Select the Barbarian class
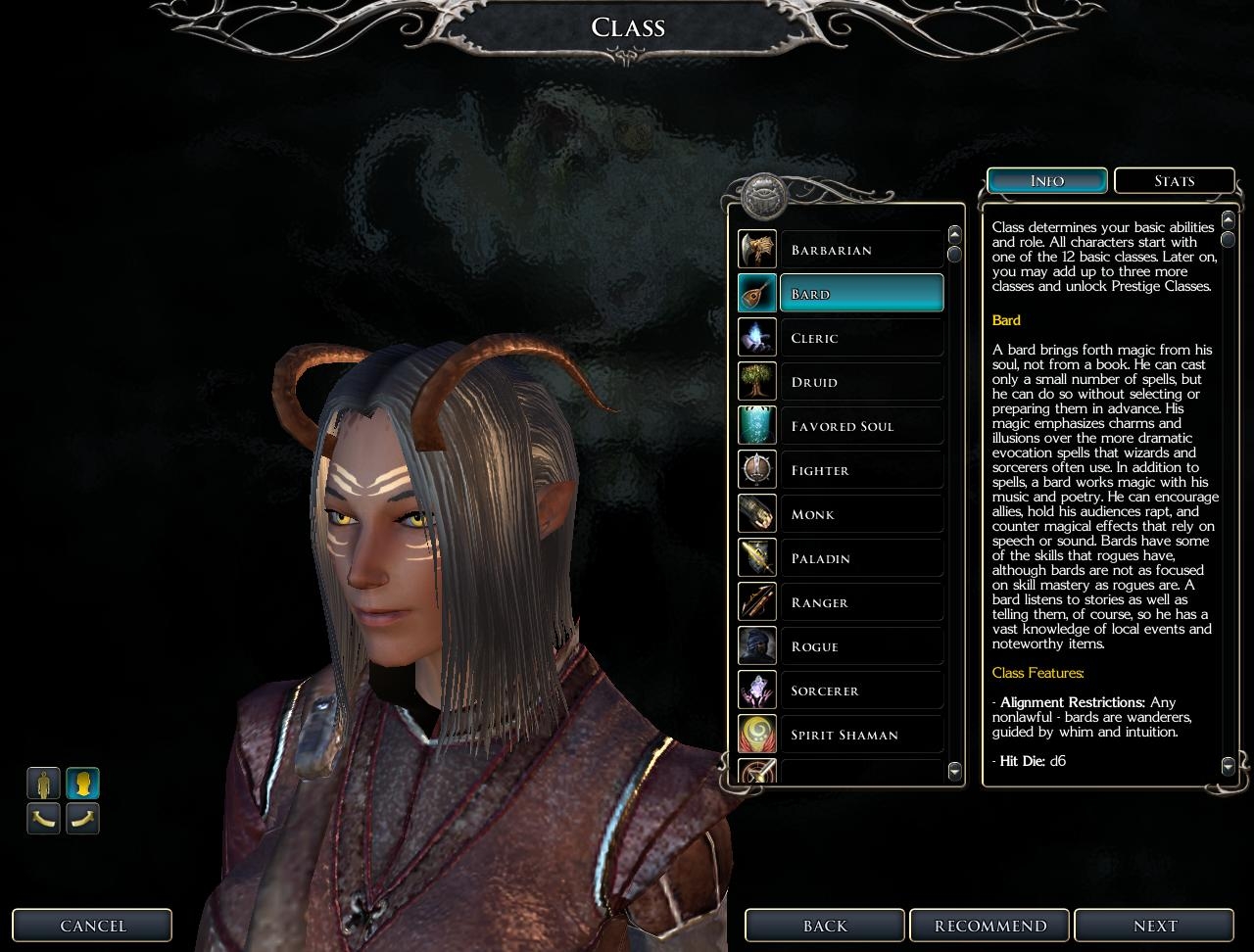 (x=861, y=250)
